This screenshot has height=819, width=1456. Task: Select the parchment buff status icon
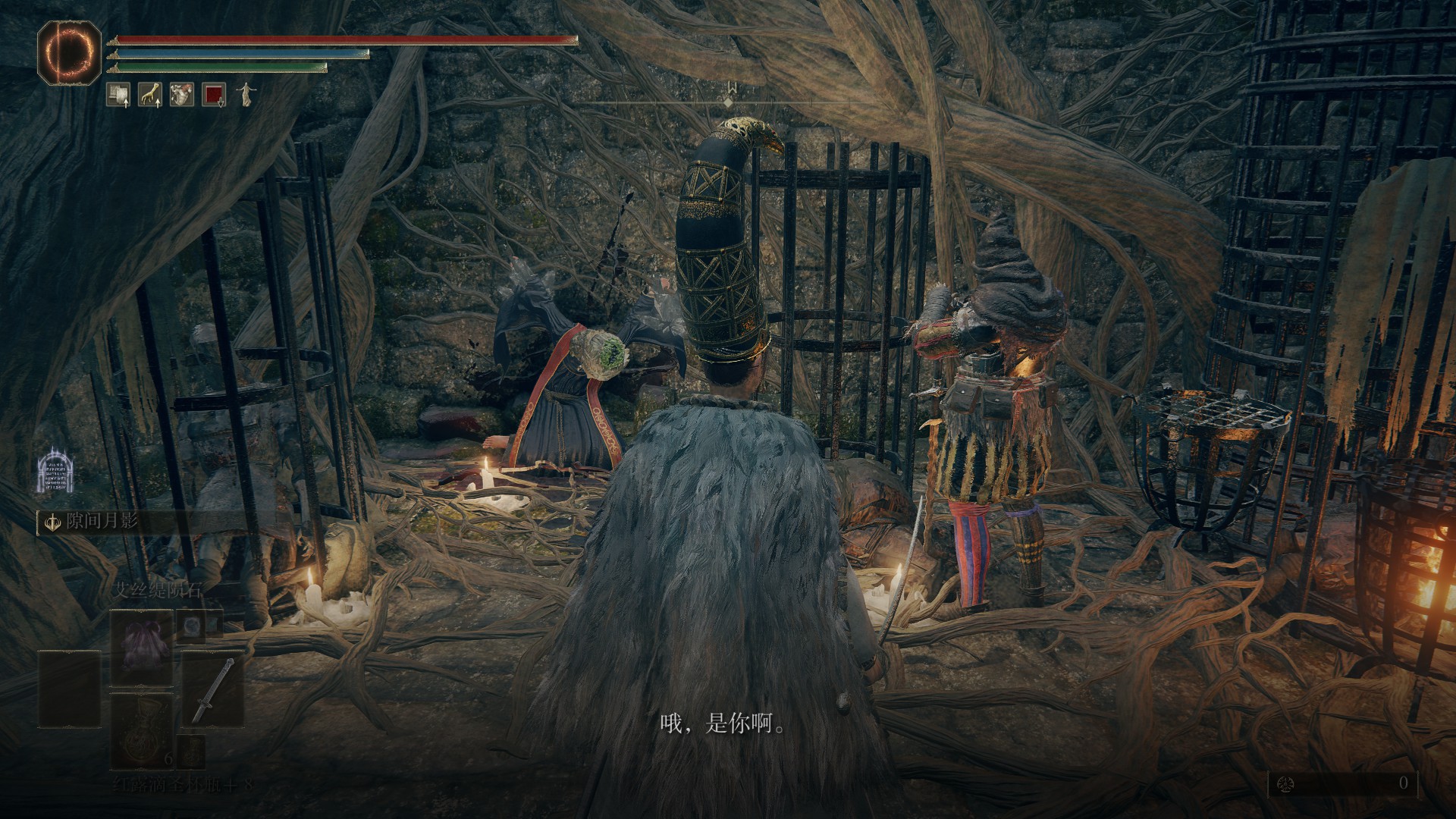tap(118, 94)
